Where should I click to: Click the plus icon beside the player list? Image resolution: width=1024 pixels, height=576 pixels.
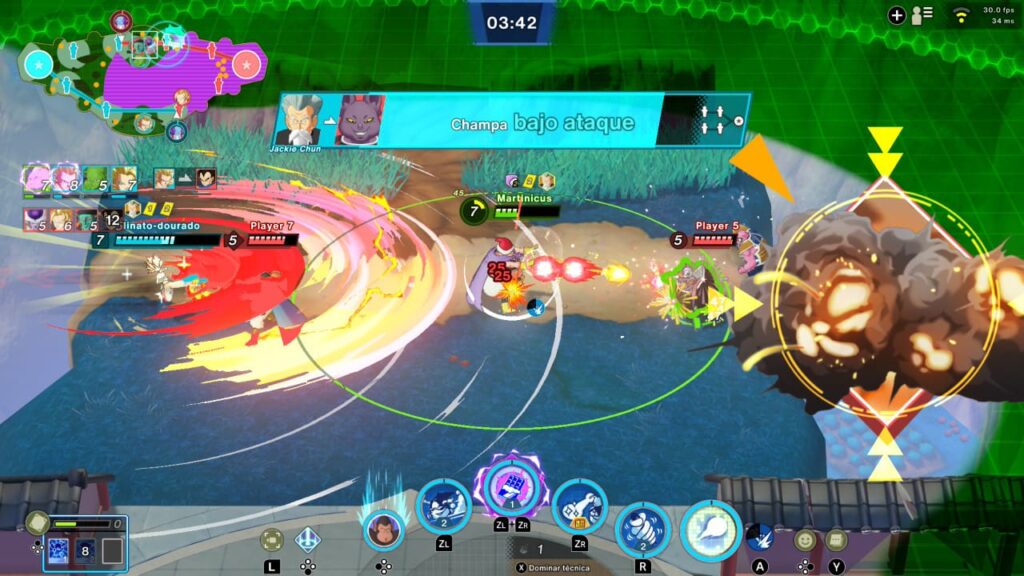[897, 15]
